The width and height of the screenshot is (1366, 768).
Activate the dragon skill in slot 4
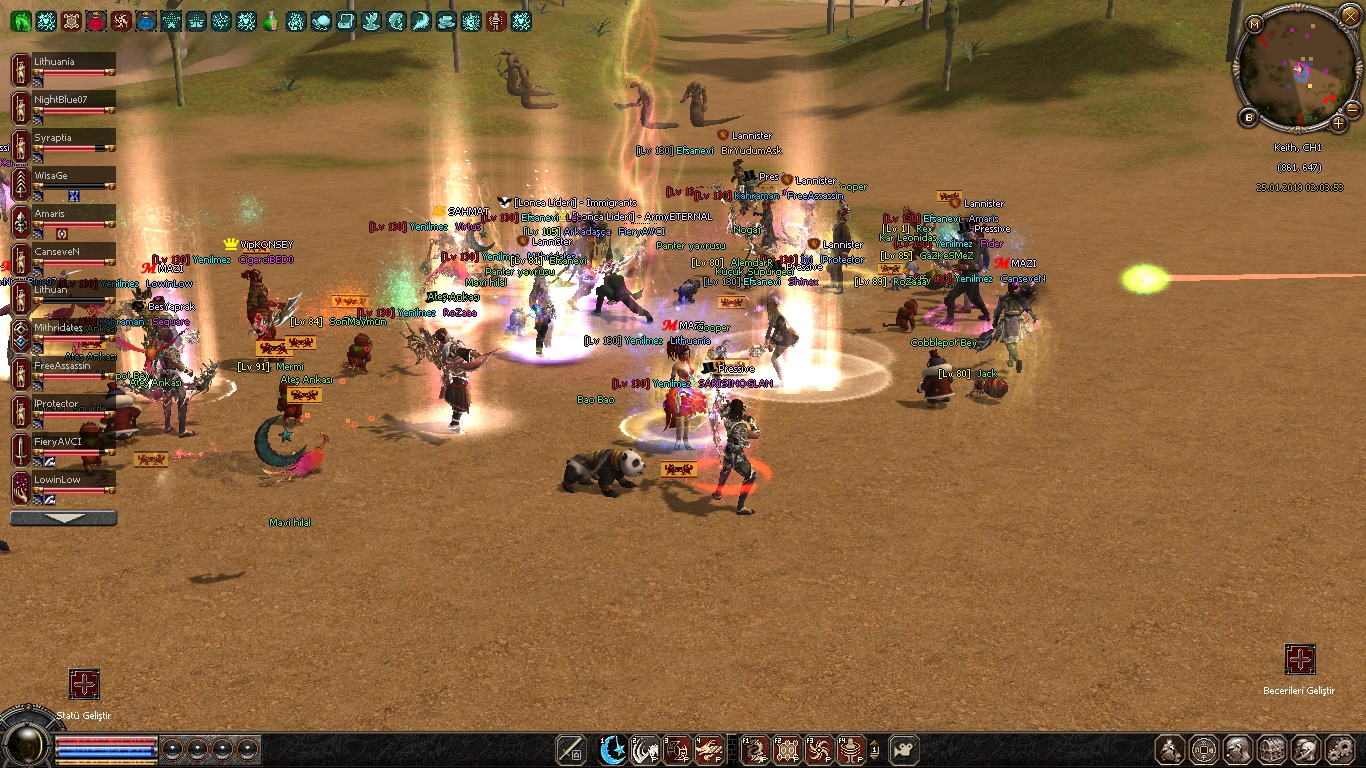pos(709,750)
